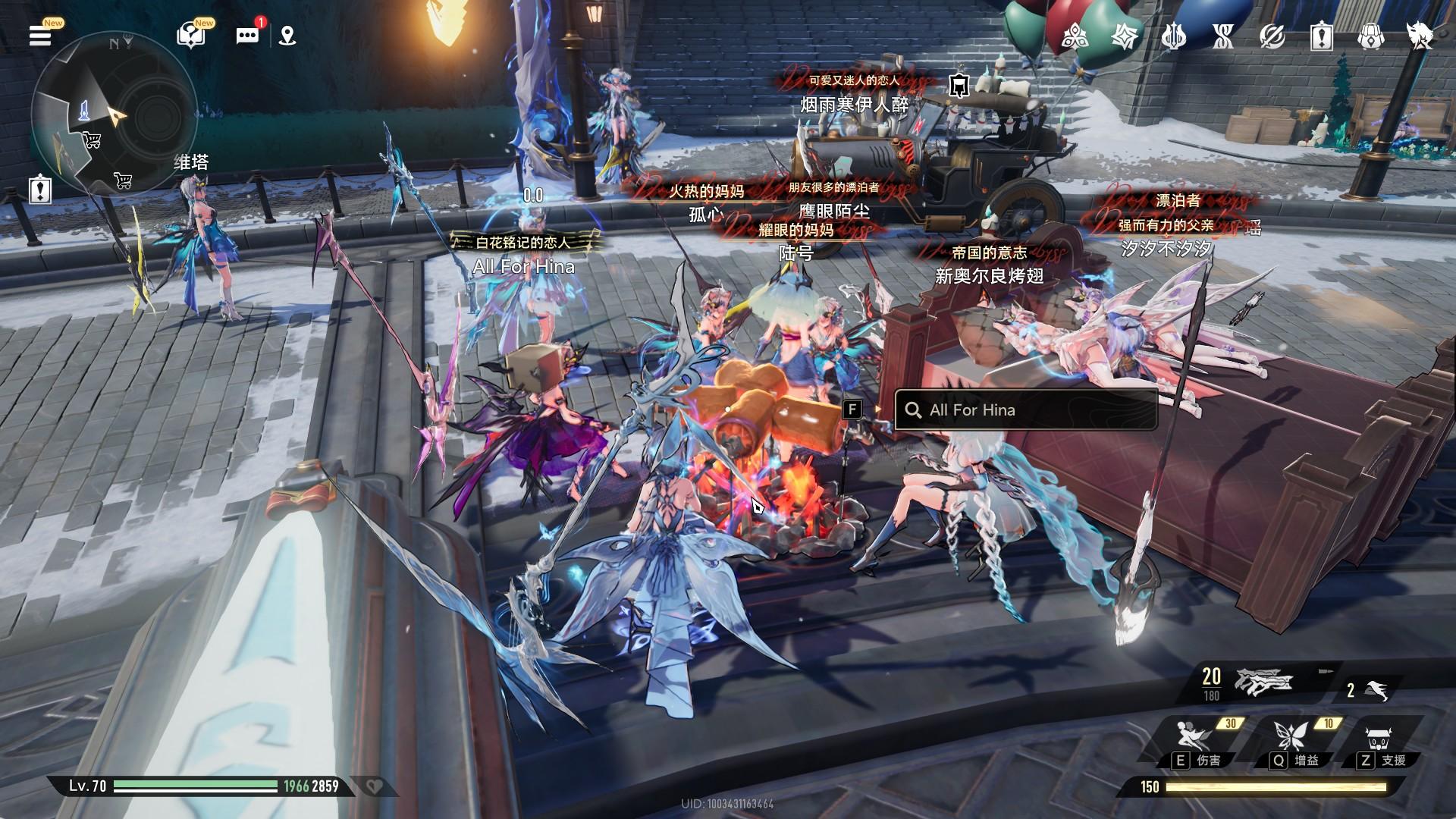Open the chat messages icon

(247, 36)
